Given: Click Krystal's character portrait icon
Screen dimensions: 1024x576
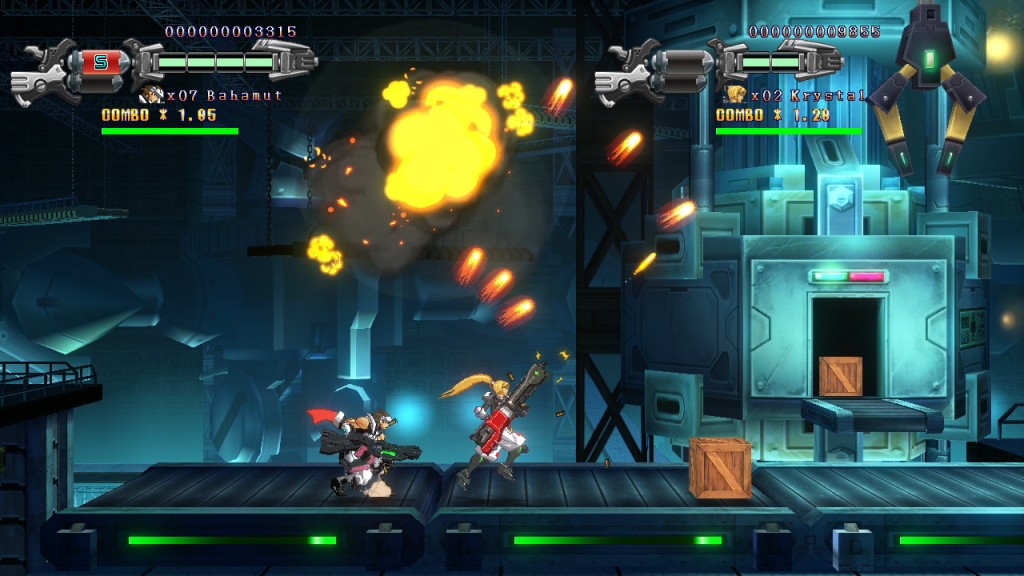Looking at the screenshot, I should 736,95.
